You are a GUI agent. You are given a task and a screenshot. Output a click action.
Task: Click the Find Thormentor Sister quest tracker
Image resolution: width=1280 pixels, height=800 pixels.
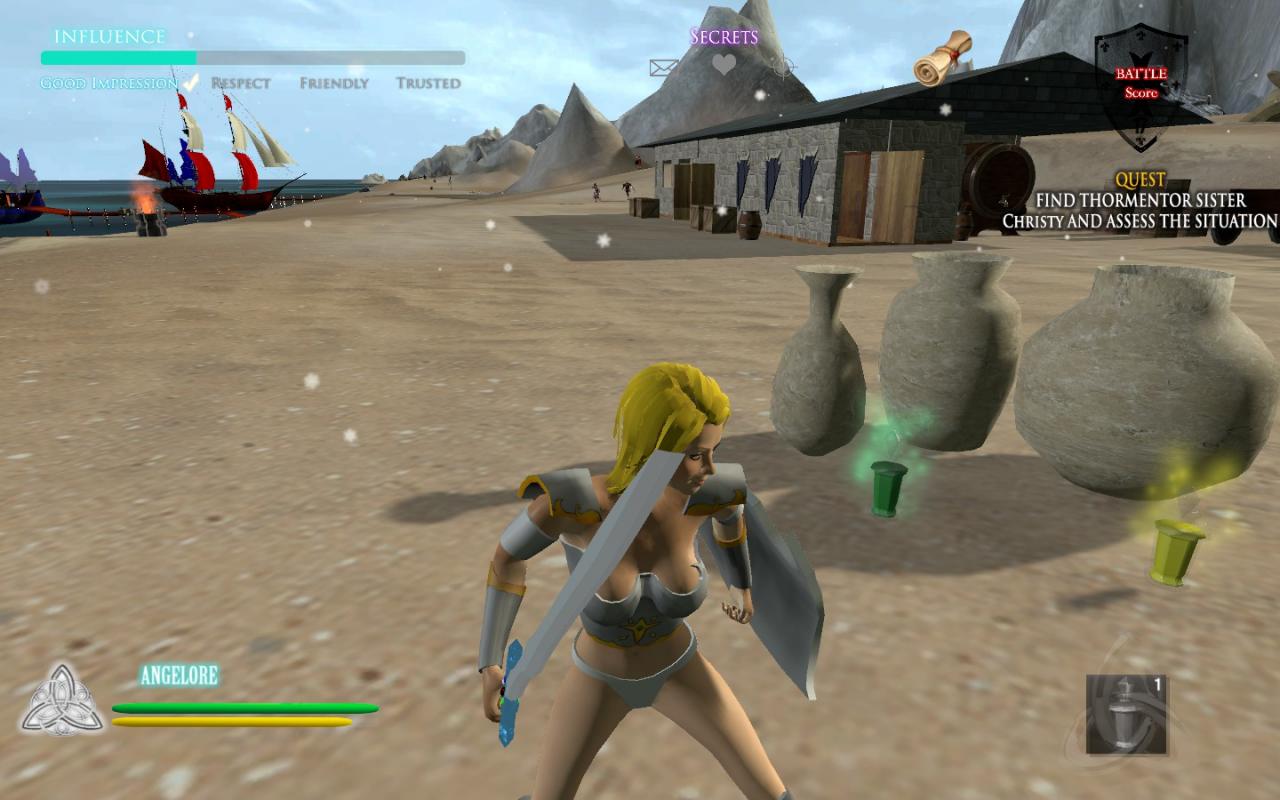point(1140,201)
